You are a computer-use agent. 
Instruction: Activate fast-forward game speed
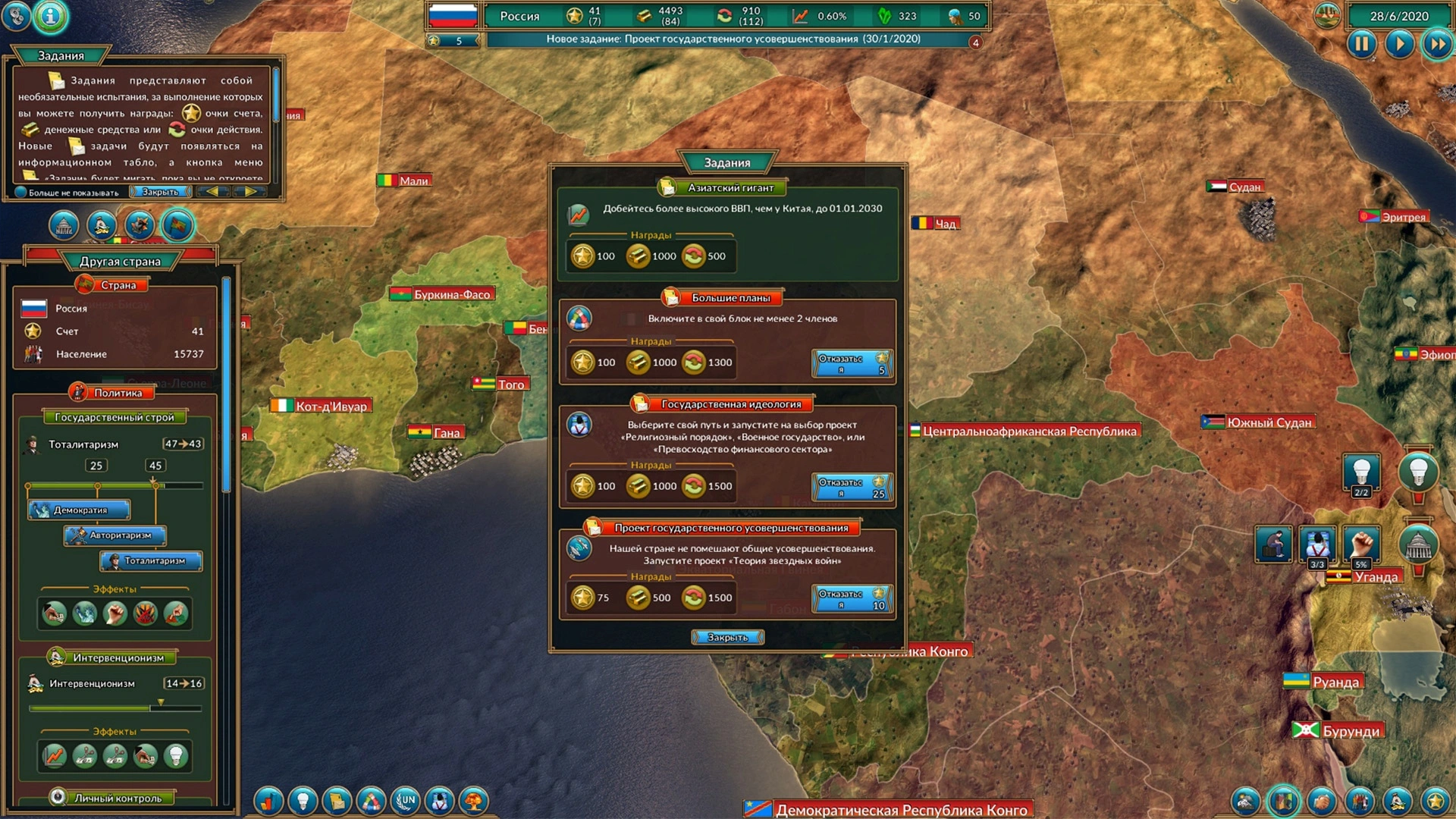pyautogui.click(x=1437, y=44)
